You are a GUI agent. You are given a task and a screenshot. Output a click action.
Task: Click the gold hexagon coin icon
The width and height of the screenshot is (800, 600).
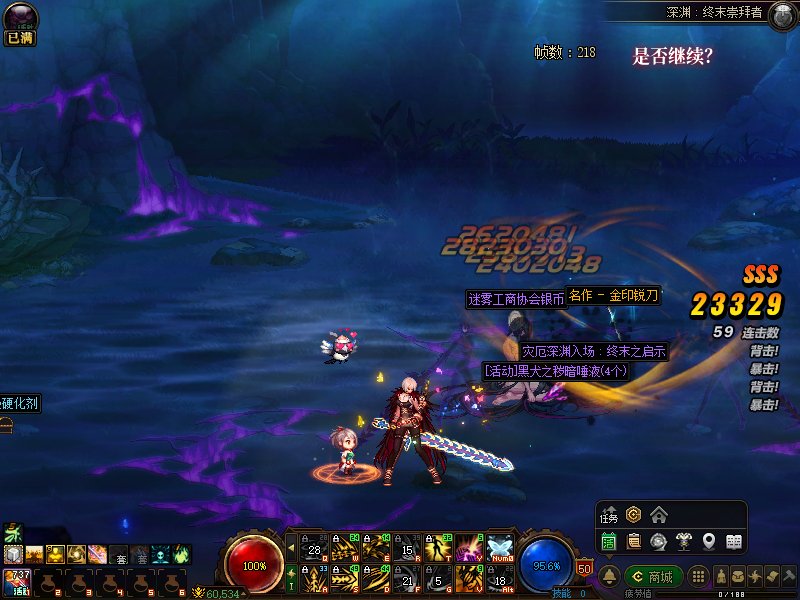pos(633,515)
